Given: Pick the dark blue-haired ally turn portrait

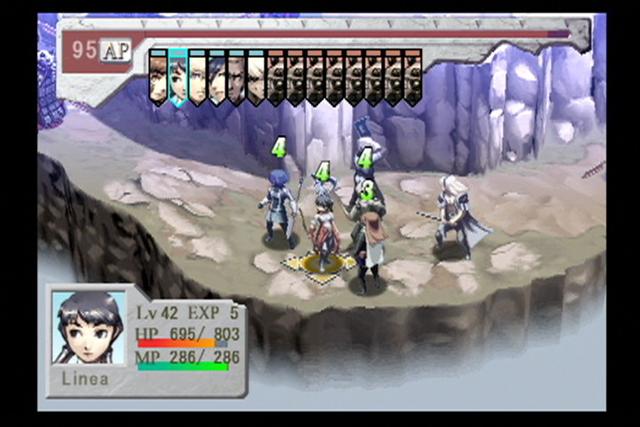Looking at the screenshot, I should pos(217,77).
